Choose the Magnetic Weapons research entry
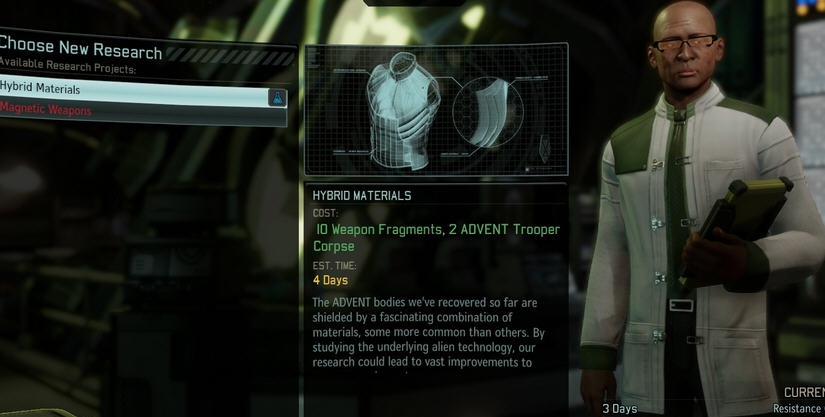 click(x=130, y=111)
